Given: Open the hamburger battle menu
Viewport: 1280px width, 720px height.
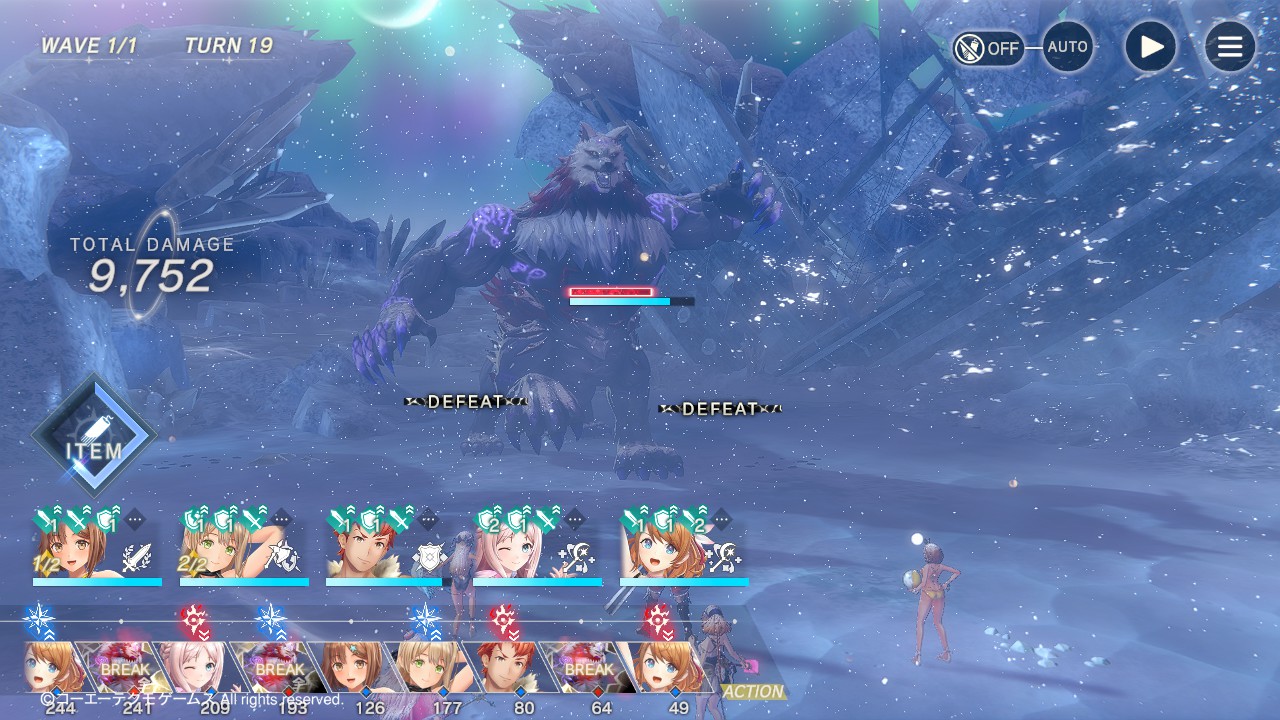Looking at the screenshot, I should (x=1229, y=47).
